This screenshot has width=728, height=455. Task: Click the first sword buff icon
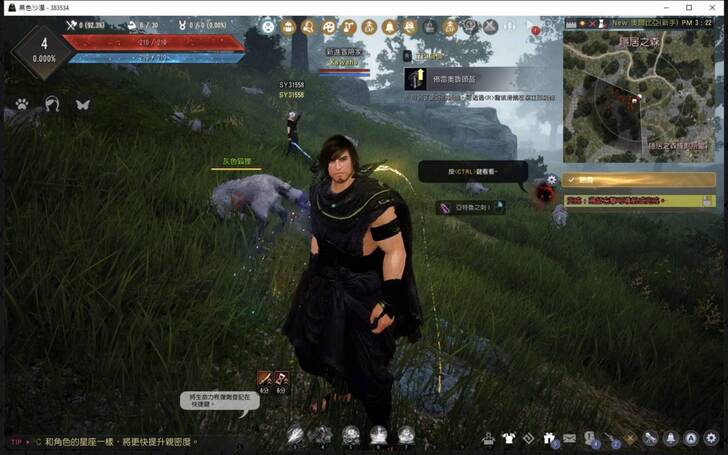265,378
